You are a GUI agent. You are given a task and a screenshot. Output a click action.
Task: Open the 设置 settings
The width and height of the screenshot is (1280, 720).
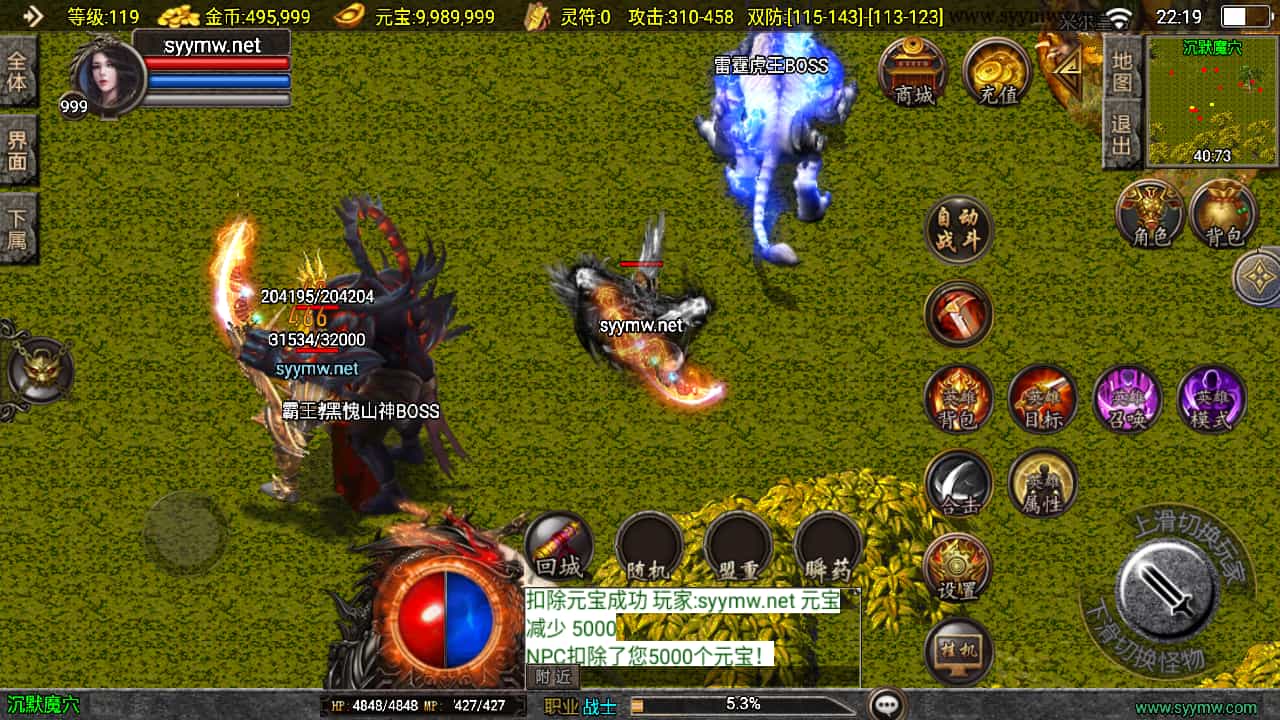(958, 568)
